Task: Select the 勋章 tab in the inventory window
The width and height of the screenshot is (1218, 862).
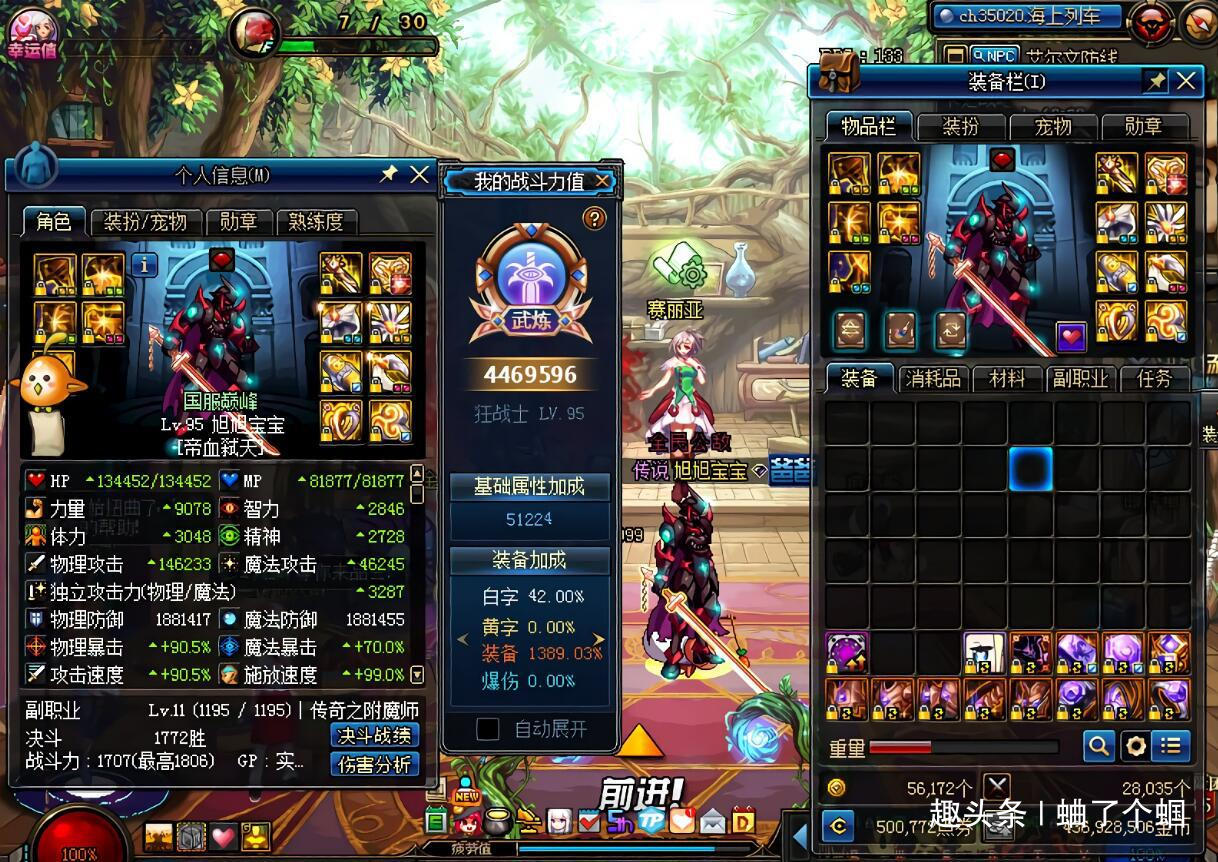Action: tap(1143, 126)
